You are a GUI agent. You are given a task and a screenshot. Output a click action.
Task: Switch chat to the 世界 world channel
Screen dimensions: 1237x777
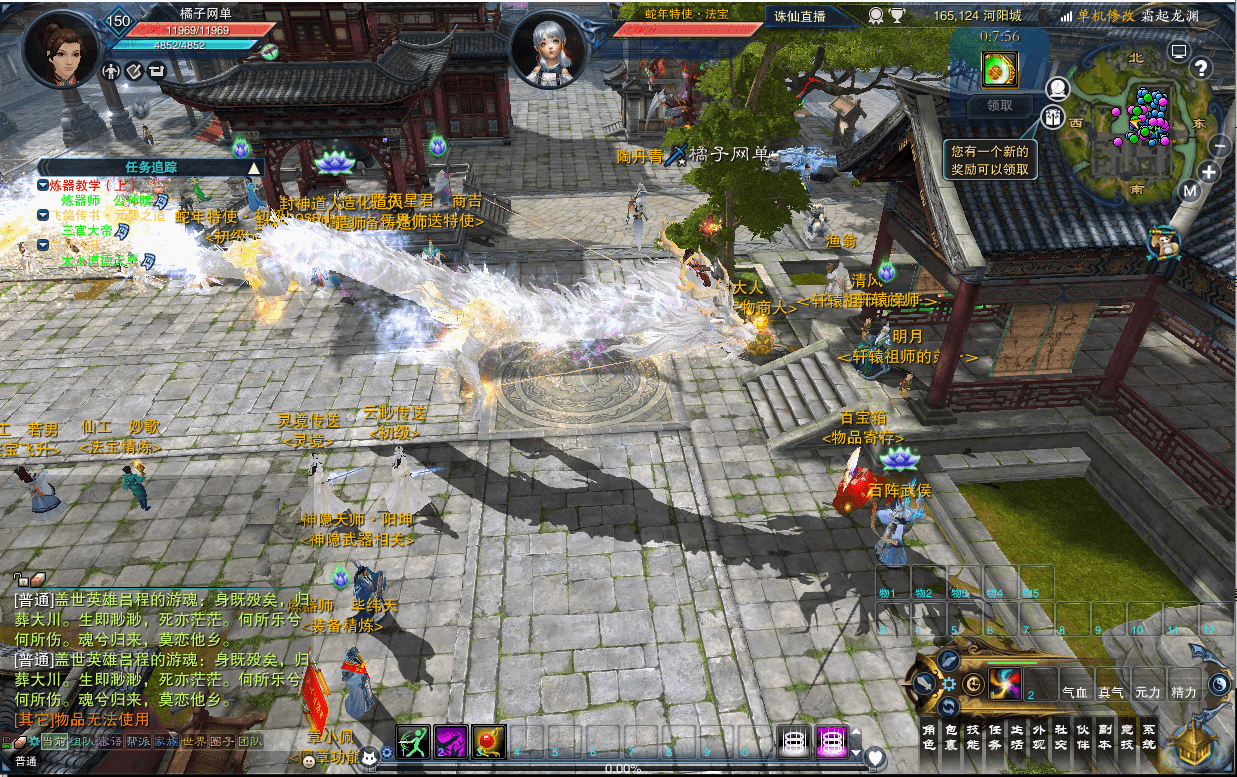[x=194, y=742]
